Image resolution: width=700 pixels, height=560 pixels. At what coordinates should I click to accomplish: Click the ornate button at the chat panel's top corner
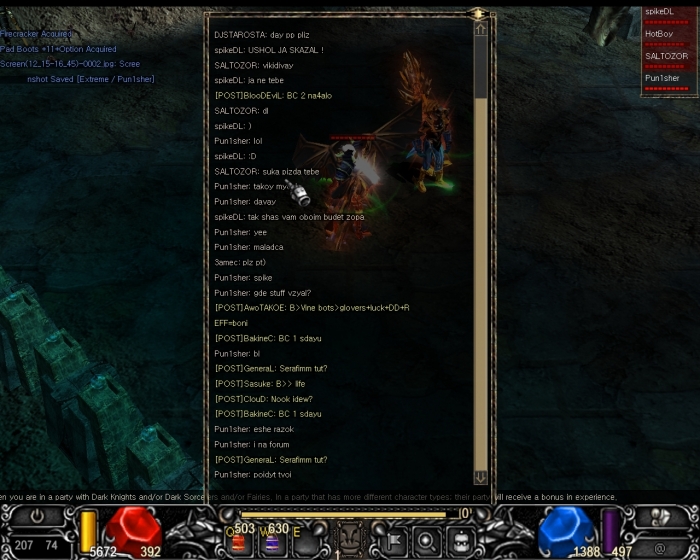[479, 14]
